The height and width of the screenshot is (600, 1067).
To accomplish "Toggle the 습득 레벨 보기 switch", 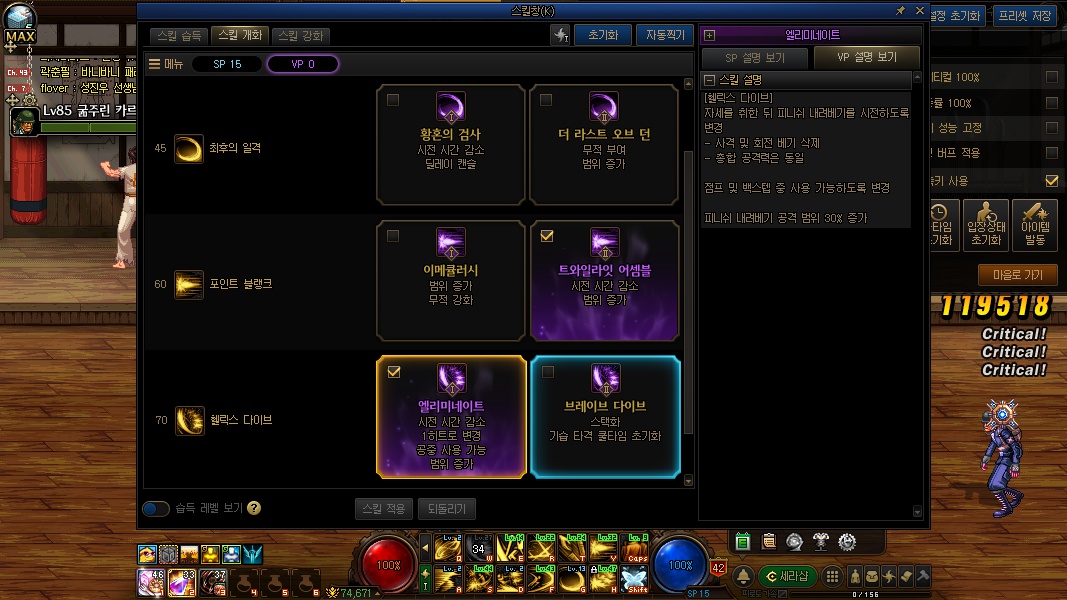I will [156, 509].
